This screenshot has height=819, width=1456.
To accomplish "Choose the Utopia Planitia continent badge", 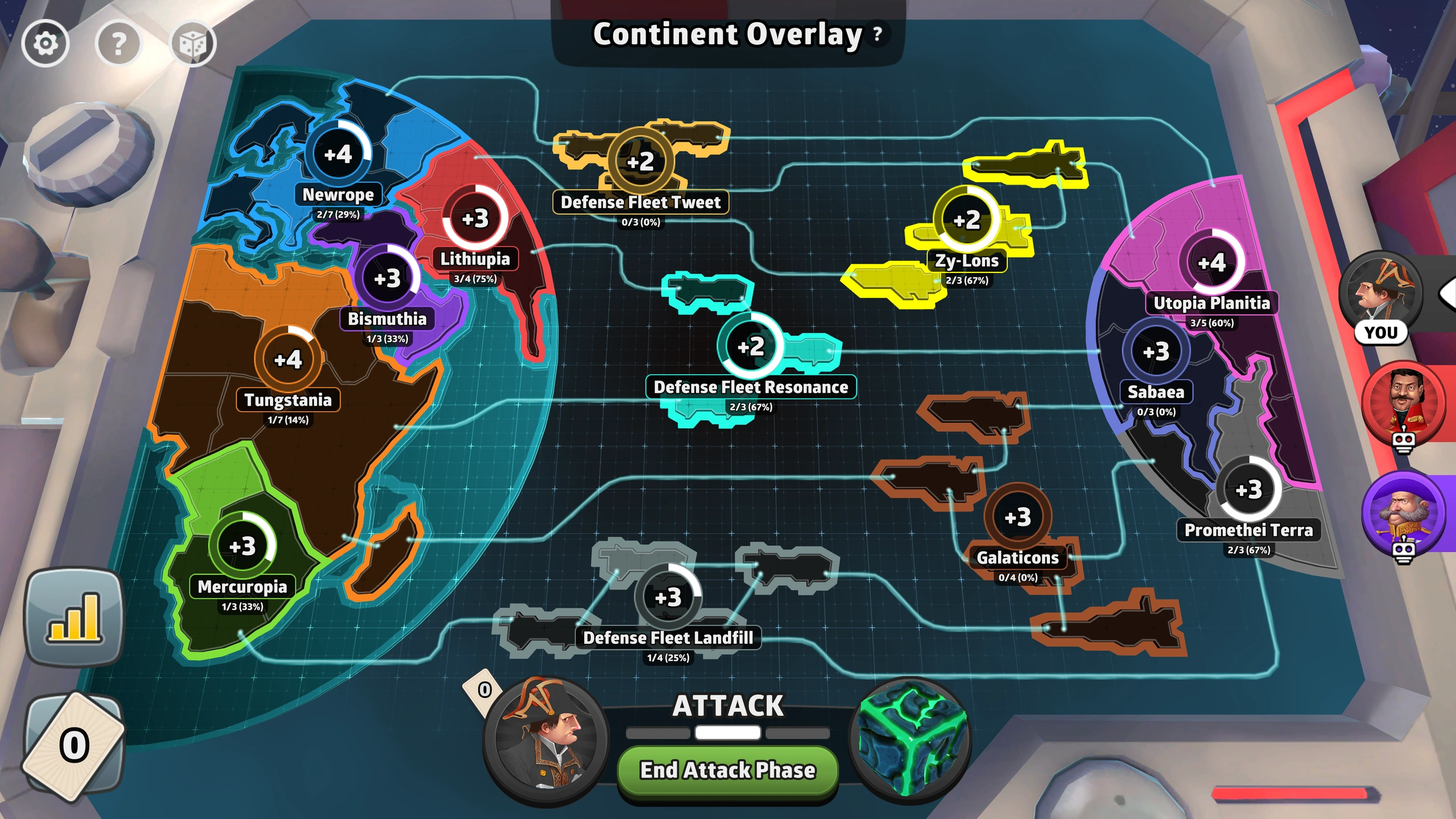I will pyautogui.click(x=1211, y=263).
